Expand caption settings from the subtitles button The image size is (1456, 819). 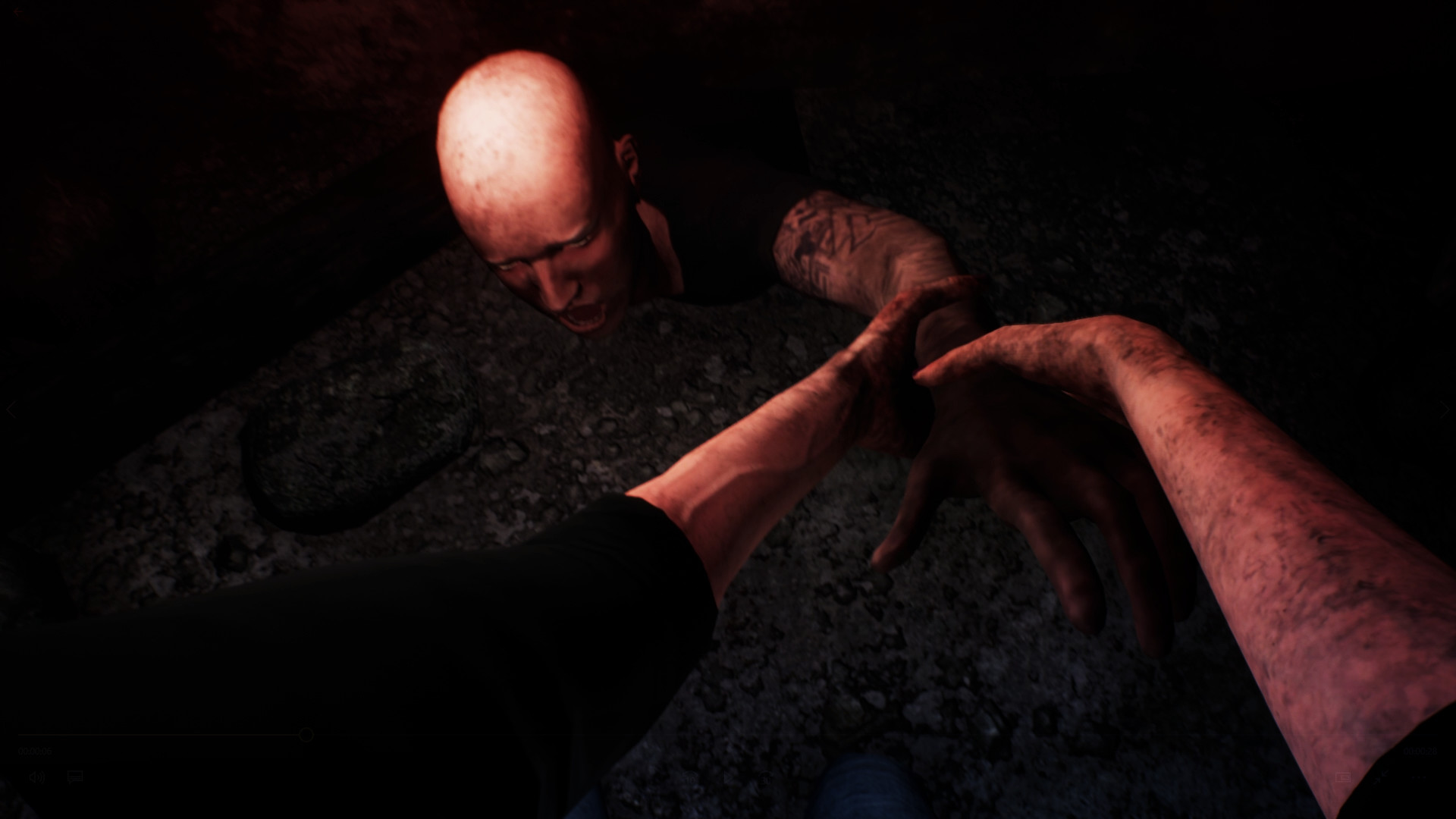coord(74,777)
